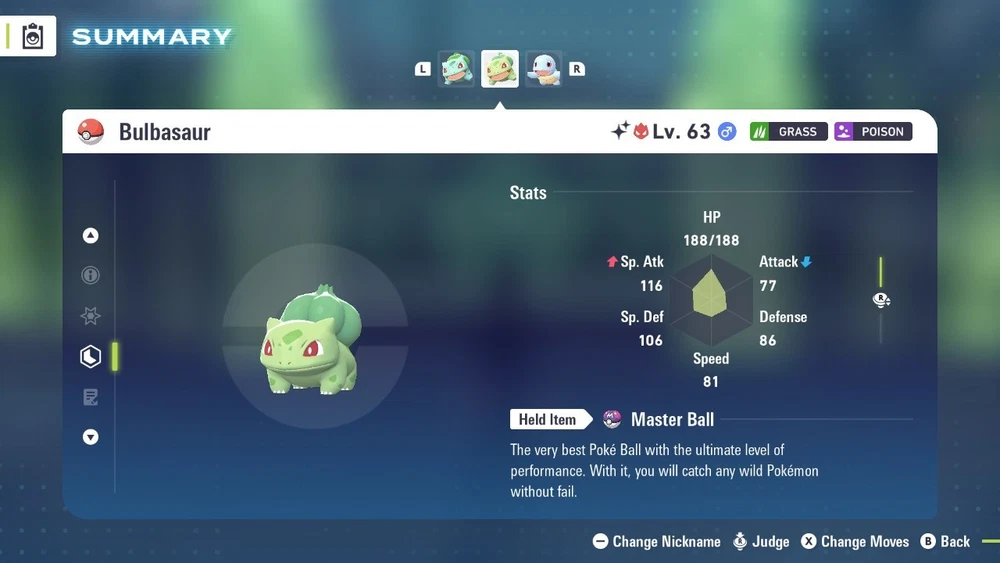The width and height of the screenshot is (1000, 563).
Task: Select the teal Bulbasaur thumbnail beside the L prompt
Action: pyautogui.click(x=457, y=69)
